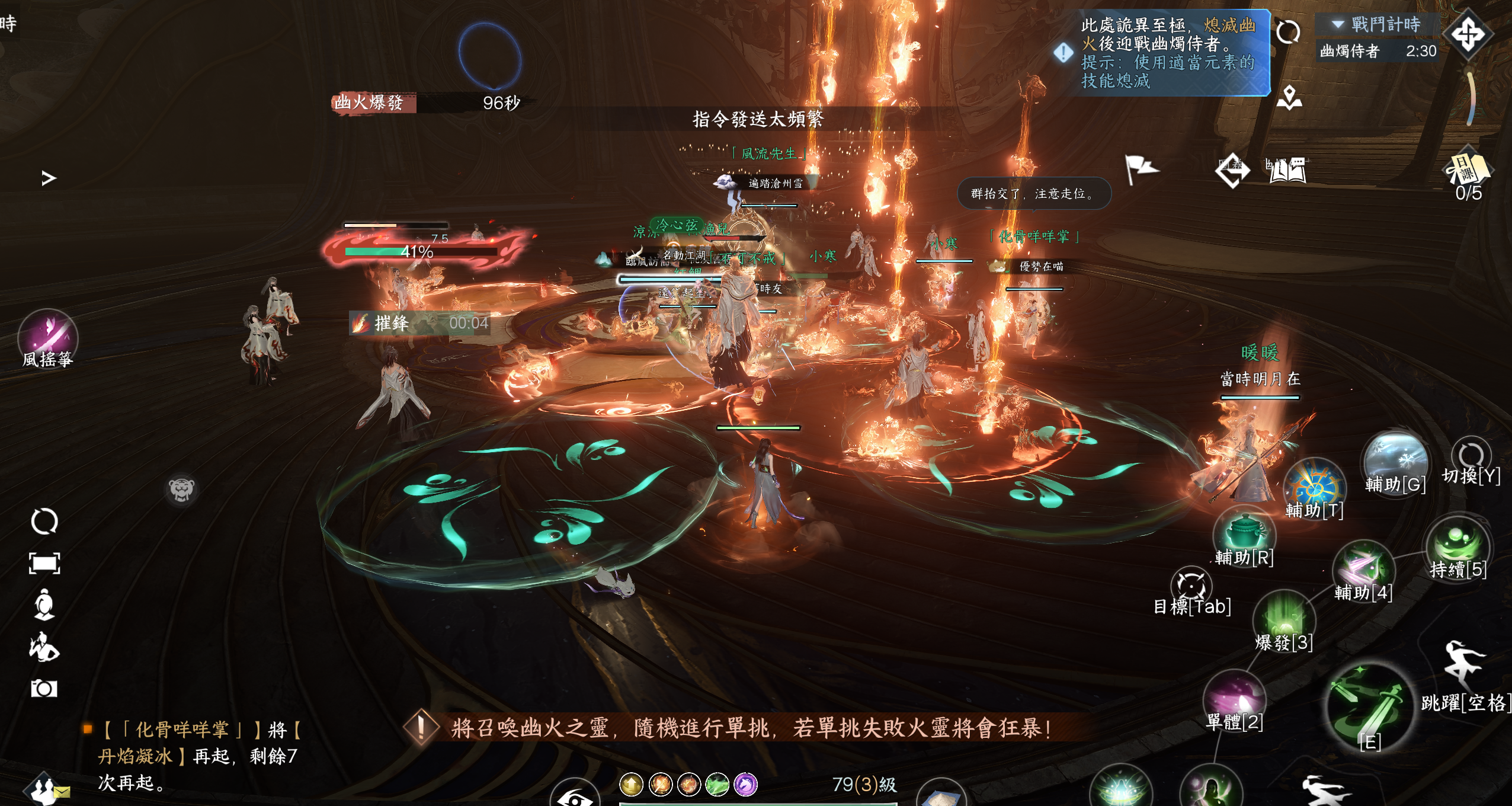Open the camera screenshot mode

click(44, 689)
